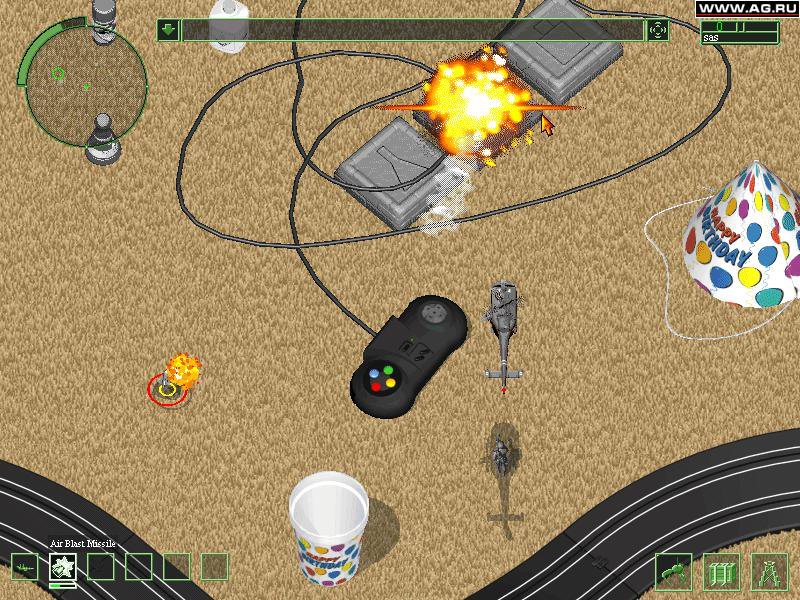Activate the crosshair target button on the message bar
This screenshot has height=600, width=800.
point(658,30)
